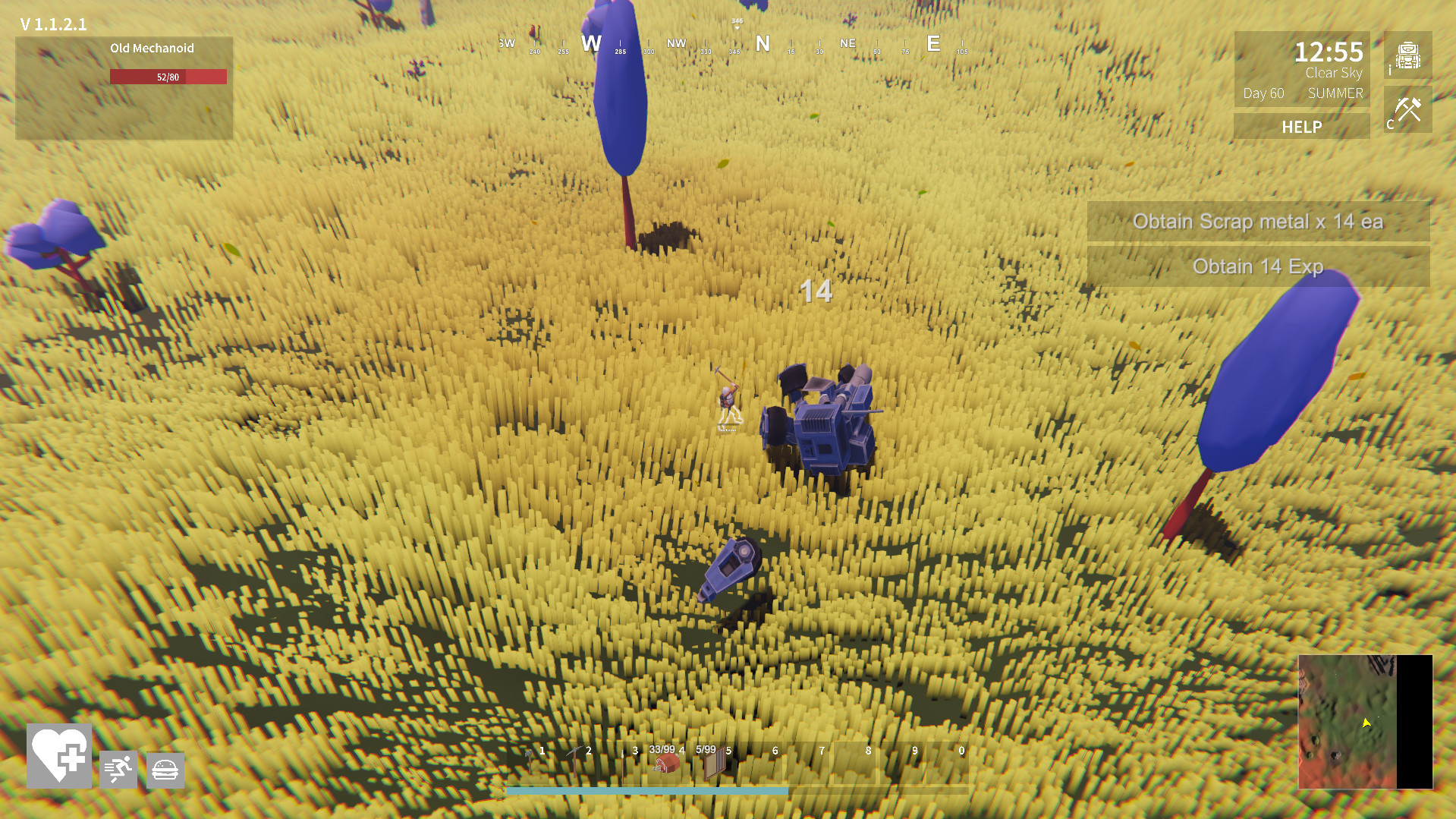The image size is (1456, 819).
Task: Click the Obtain Scrap metal x 14 notification
Action: point(1258,222)
